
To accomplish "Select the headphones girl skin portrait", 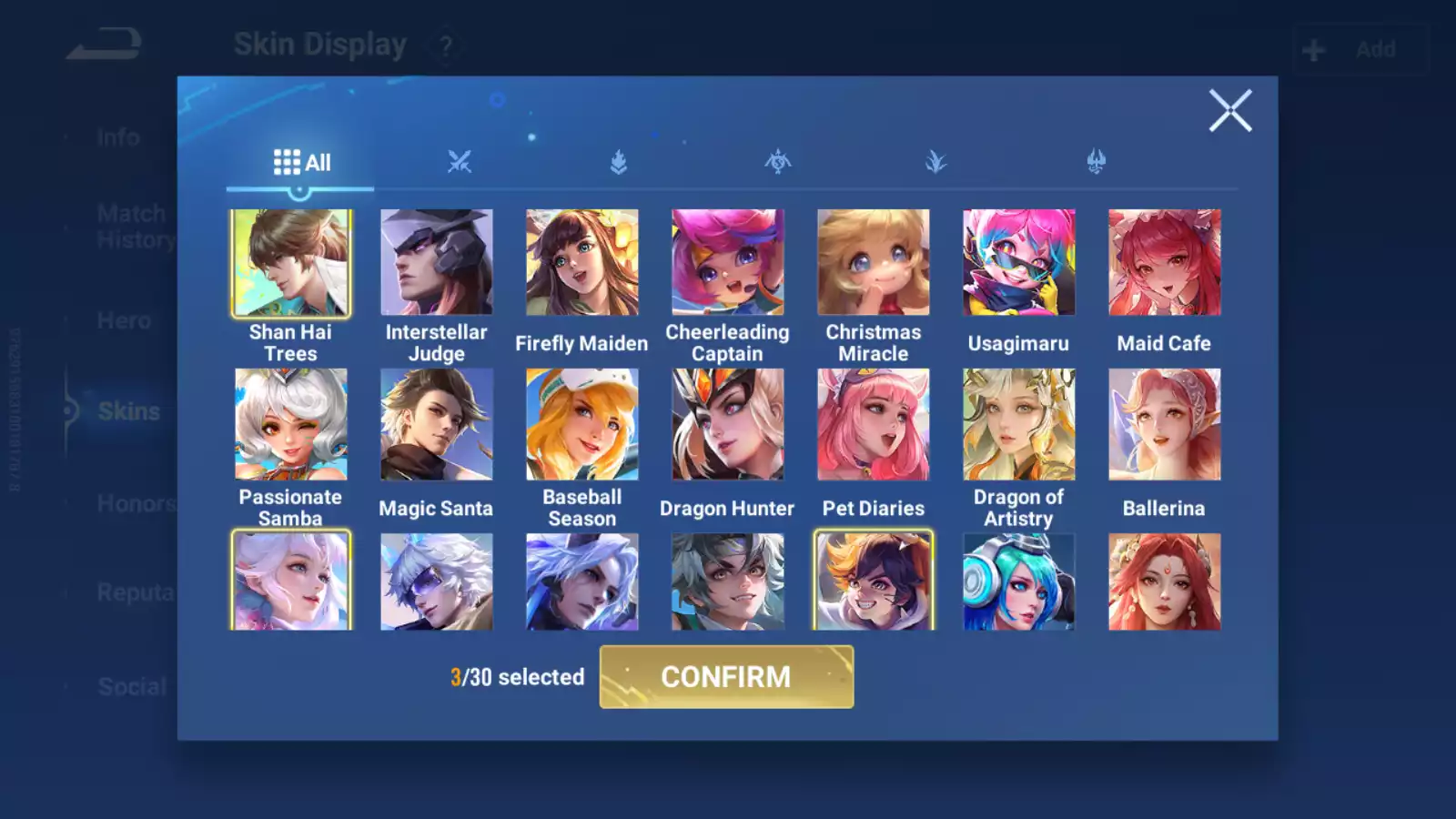I will pyautogui.click(x=1018, y=582).
